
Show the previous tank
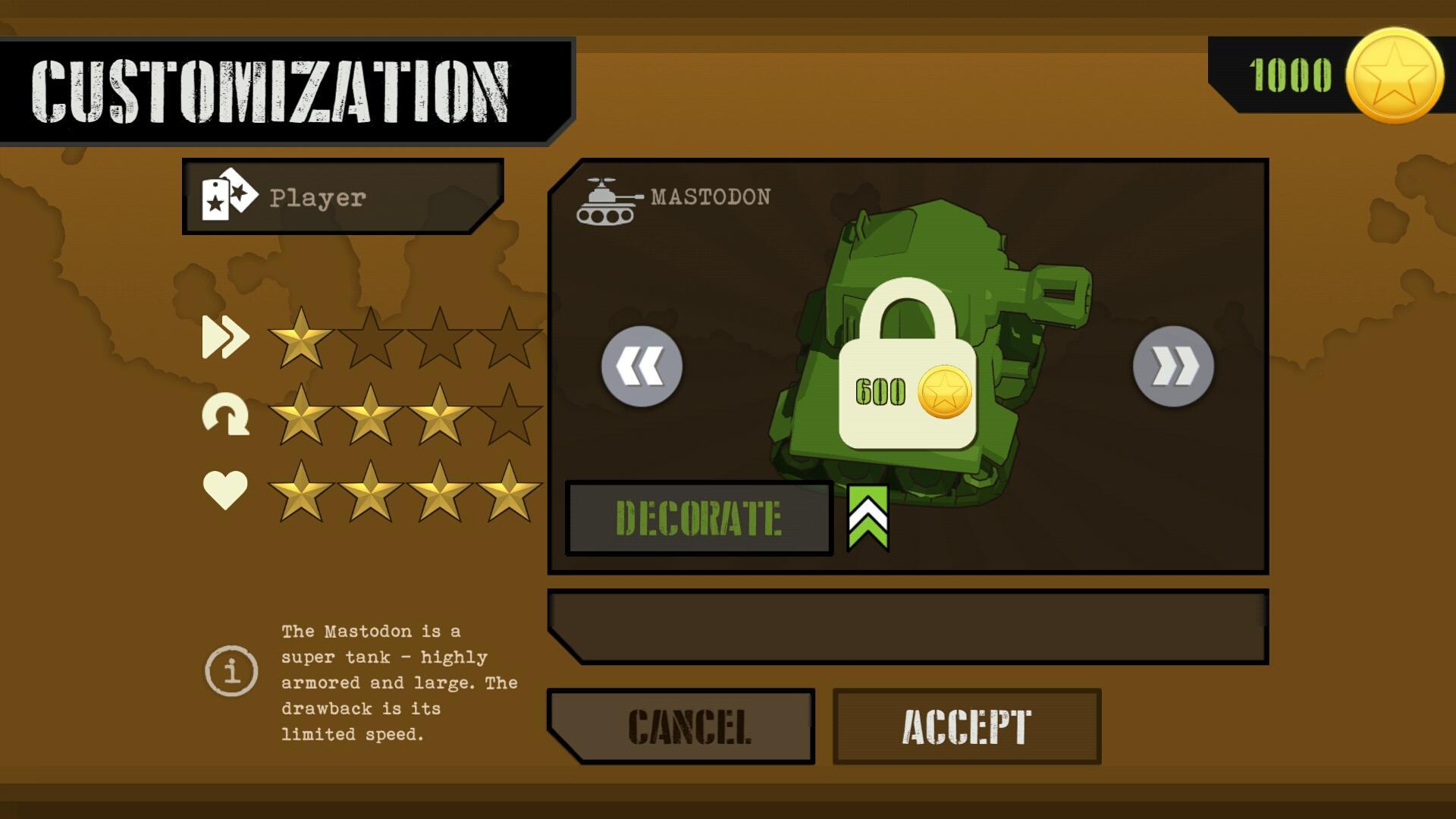click(x=642, y=367)
